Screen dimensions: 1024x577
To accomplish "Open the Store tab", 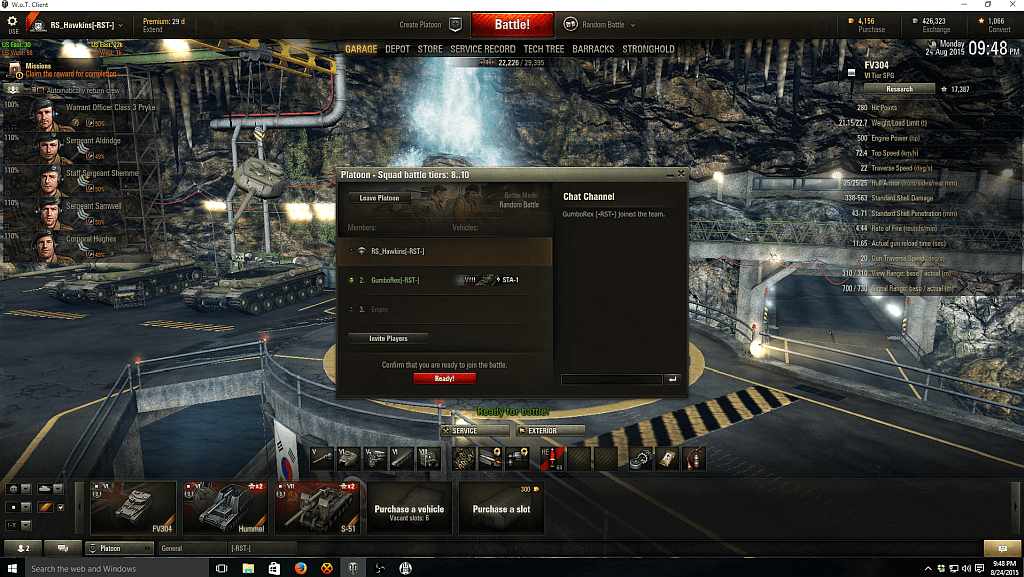I will coord(430,49).
